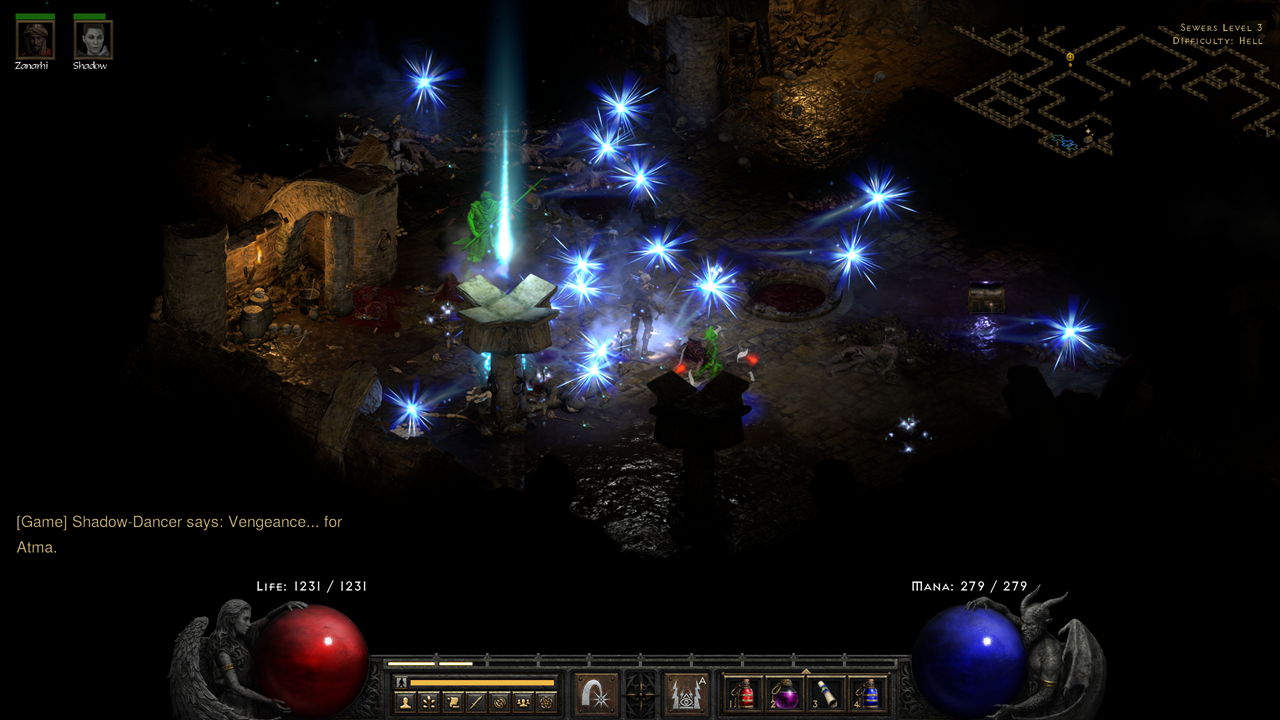
Task: Click the ornate emblem between the skill slots
Action: click(x=639, y=694)
